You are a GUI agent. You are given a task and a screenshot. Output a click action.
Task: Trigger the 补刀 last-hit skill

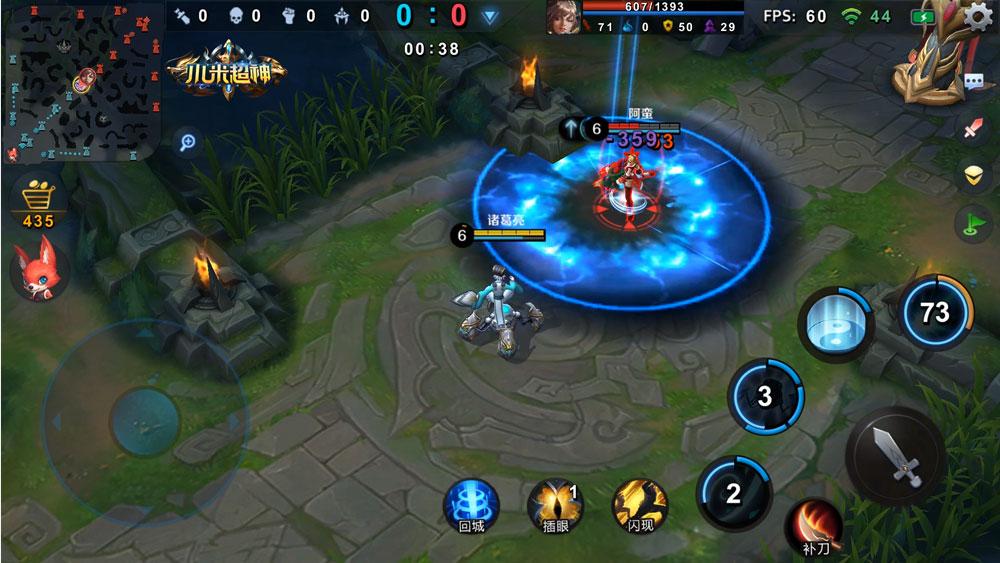coord(814,526)
